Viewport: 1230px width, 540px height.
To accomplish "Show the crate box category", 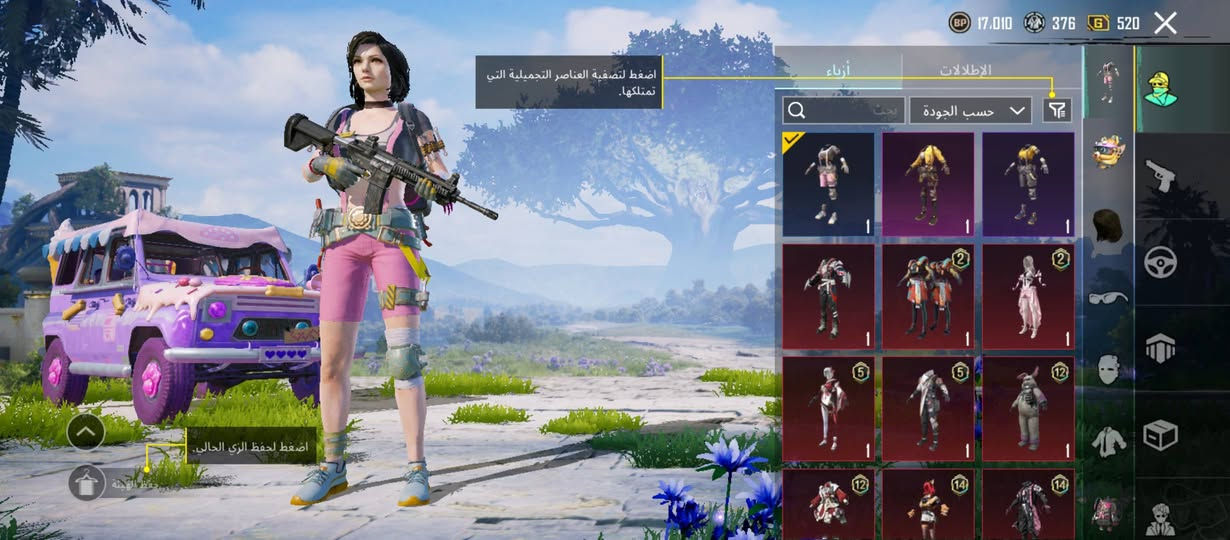I will (1160, 434).
